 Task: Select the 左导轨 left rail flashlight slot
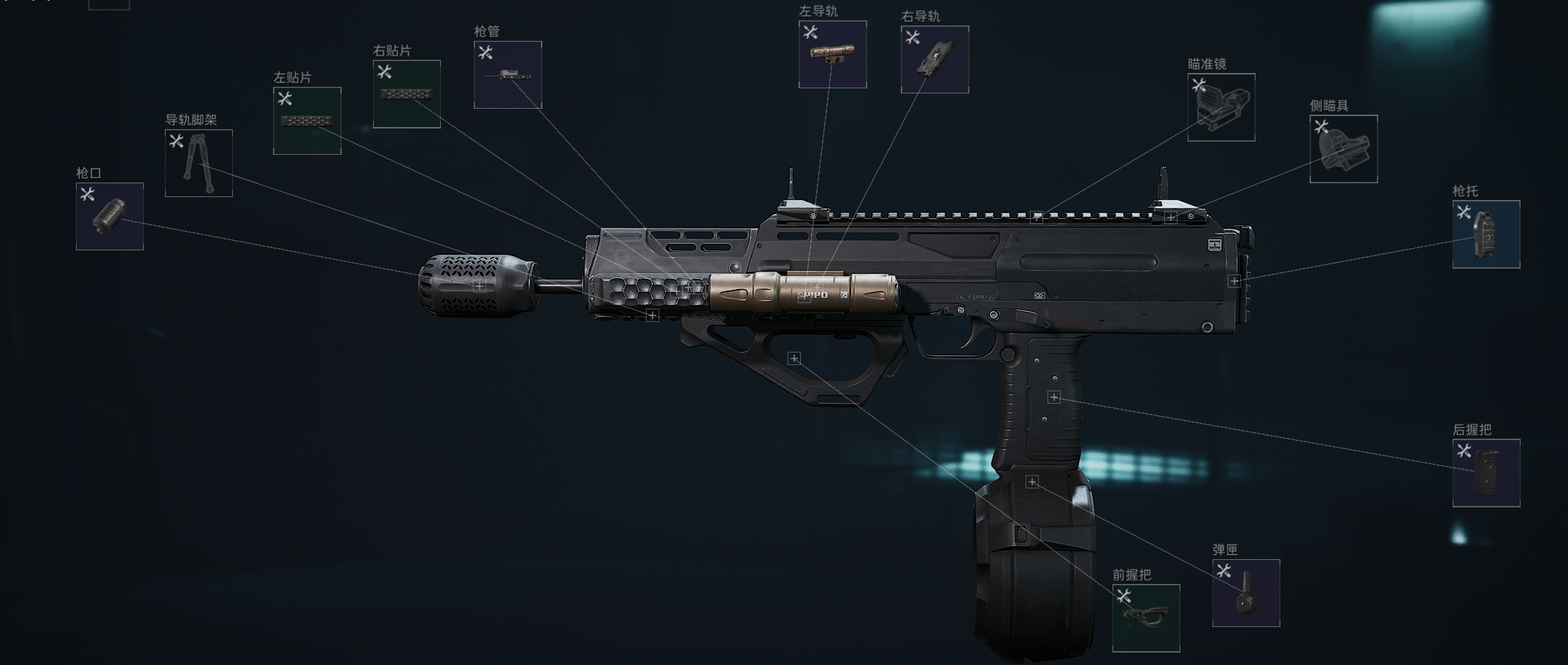tap(832, 55)
